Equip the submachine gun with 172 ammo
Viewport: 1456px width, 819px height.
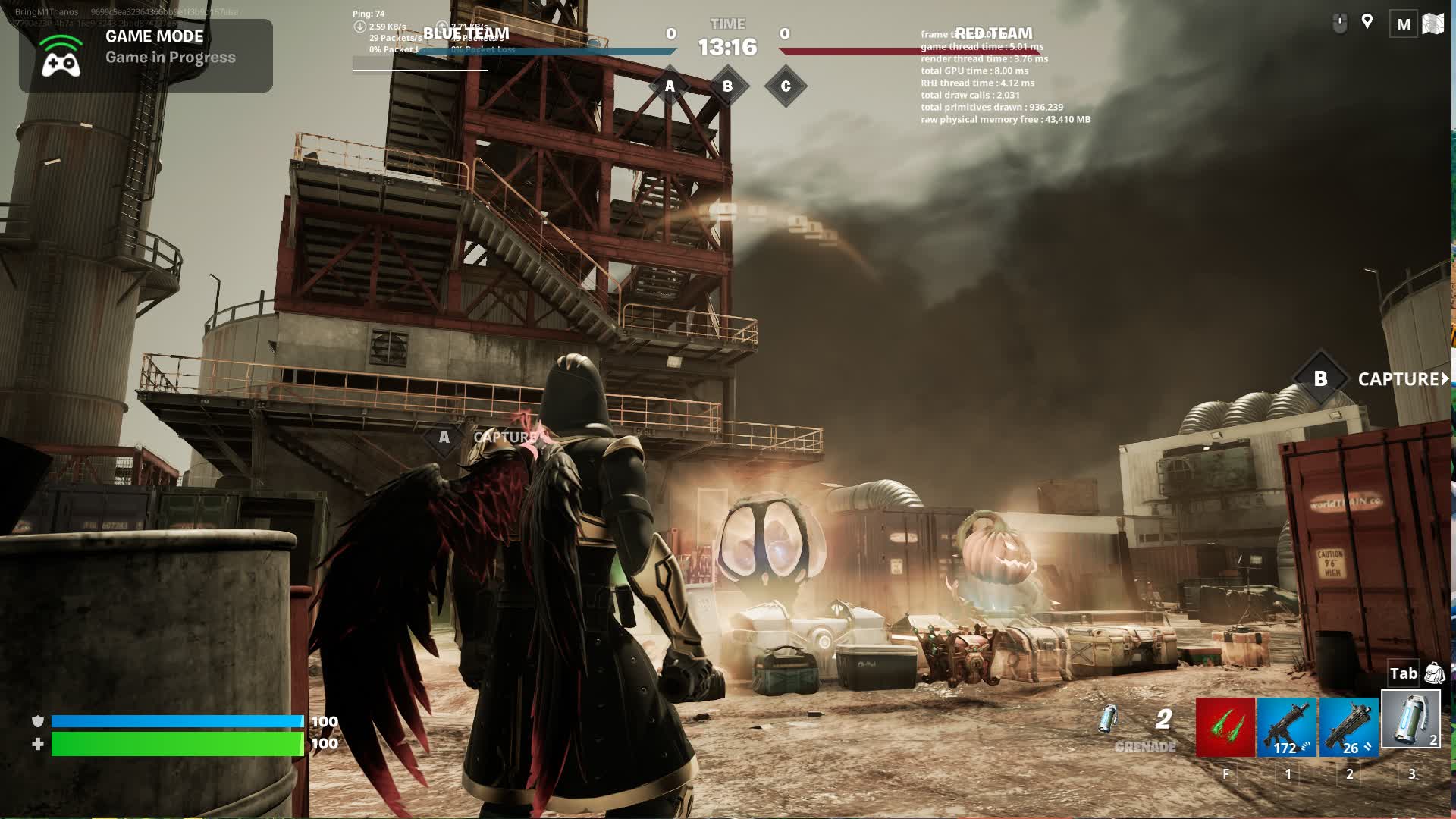1287,727
